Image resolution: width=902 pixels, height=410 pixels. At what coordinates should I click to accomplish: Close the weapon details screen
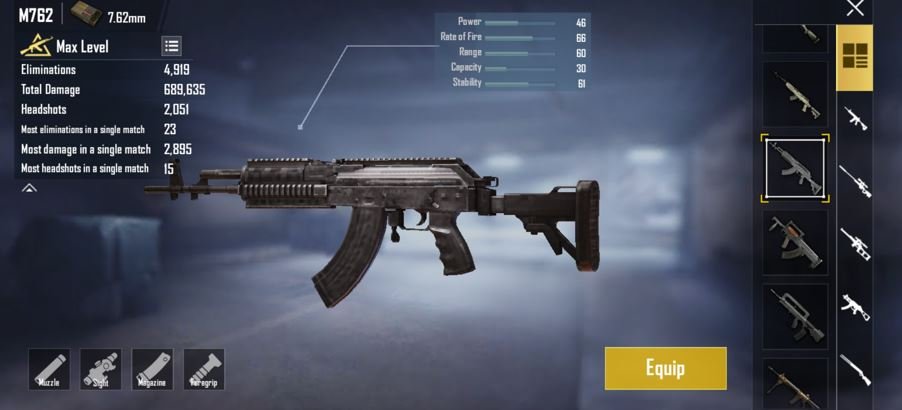coord(855,9)
